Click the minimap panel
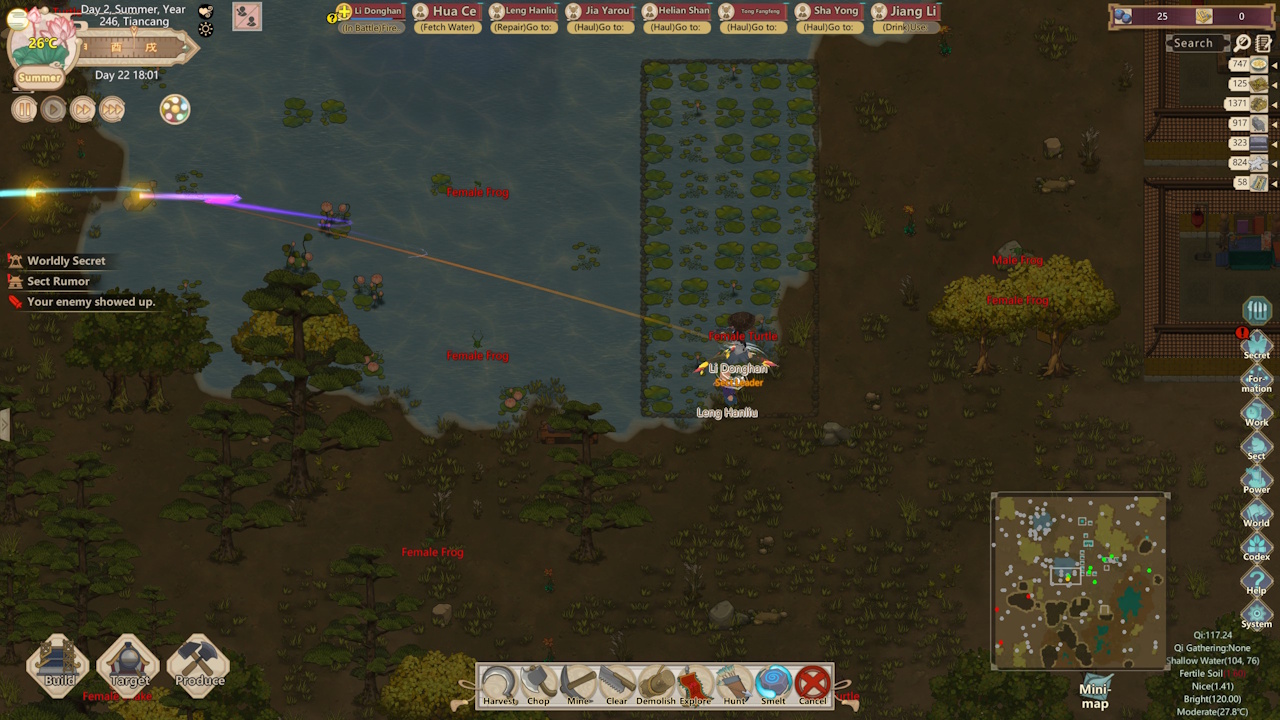 click(1079, 582)
